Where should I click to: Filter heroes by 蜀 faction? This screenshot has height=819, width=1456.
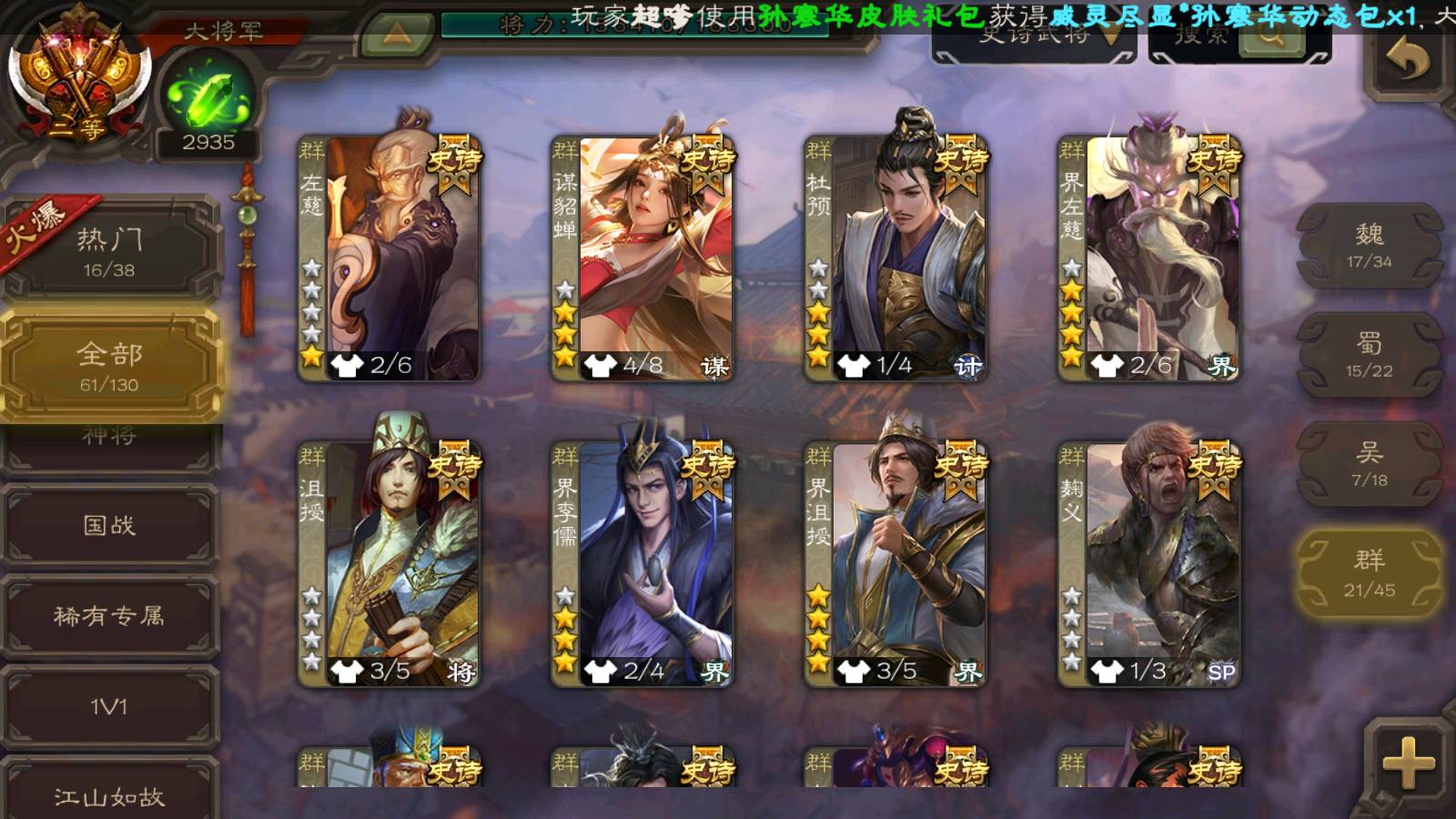tap(1369, 355)
